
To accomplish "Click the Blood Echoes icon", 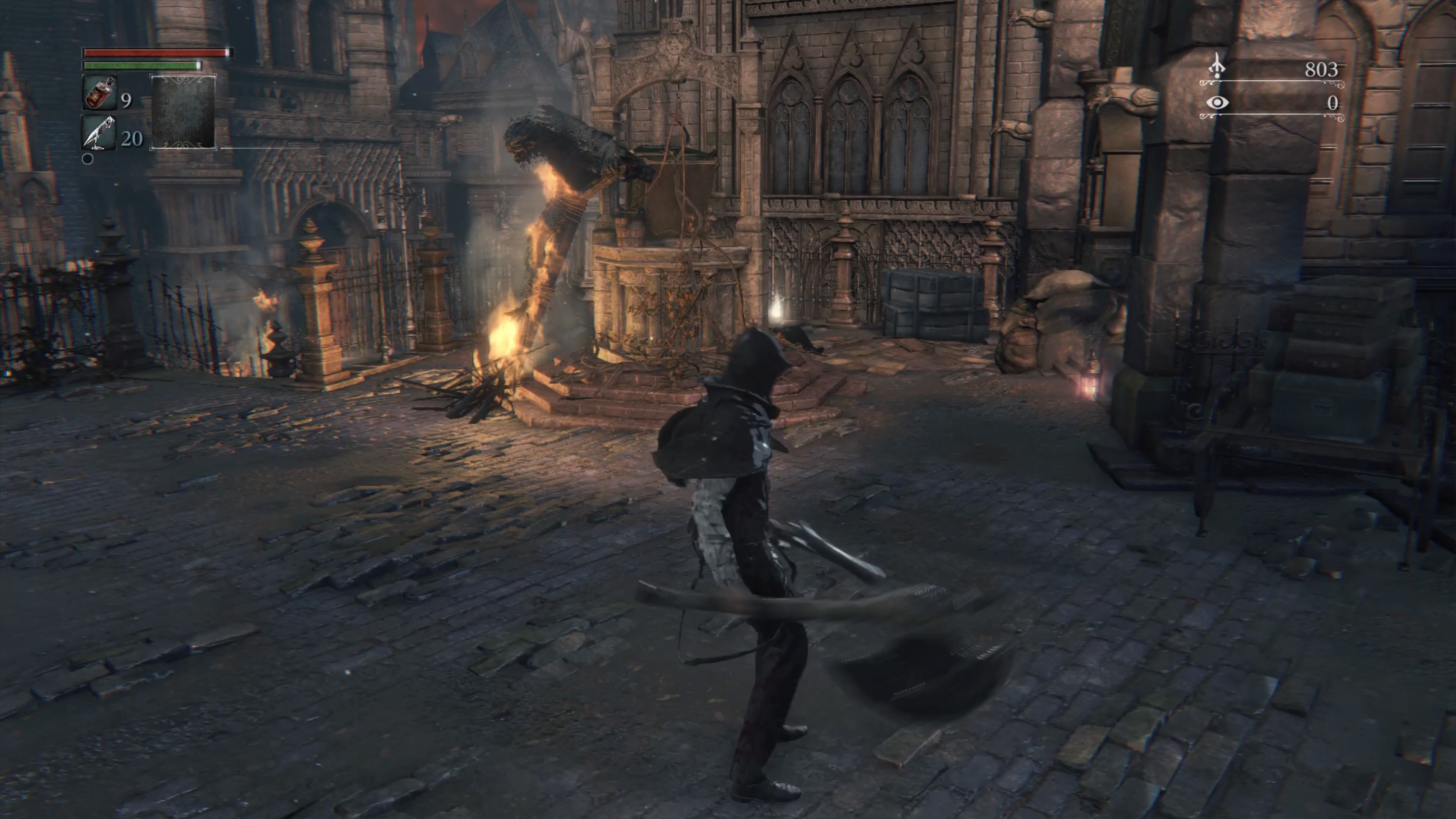I will 1216,67.
